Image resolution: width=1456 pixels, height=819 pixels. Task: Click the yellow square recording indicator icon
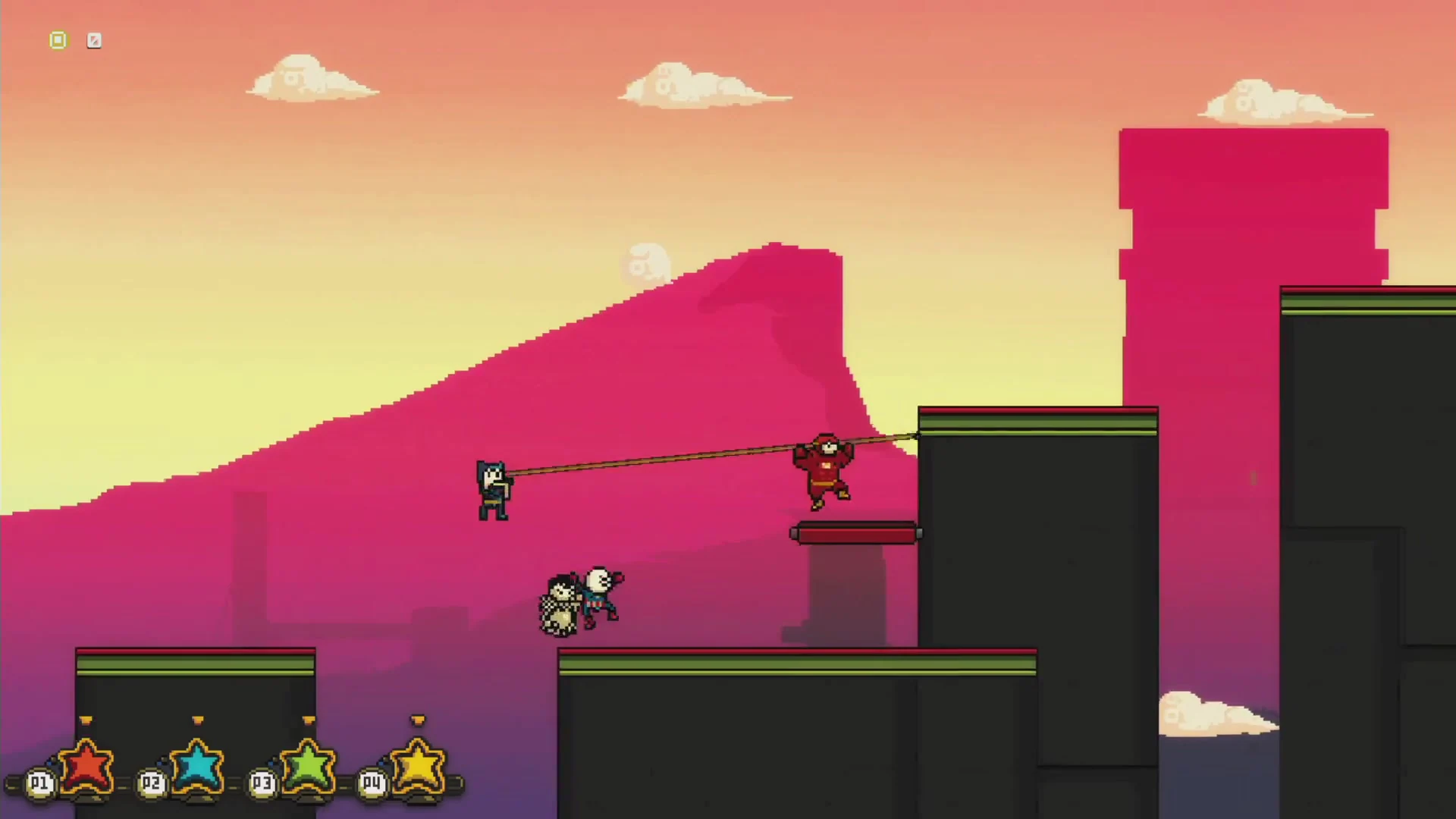point(58,40)
